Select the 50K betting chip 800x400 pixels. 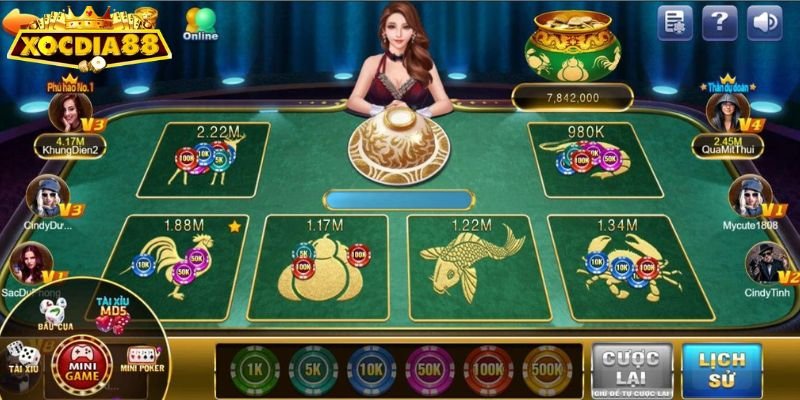[429, 368]
